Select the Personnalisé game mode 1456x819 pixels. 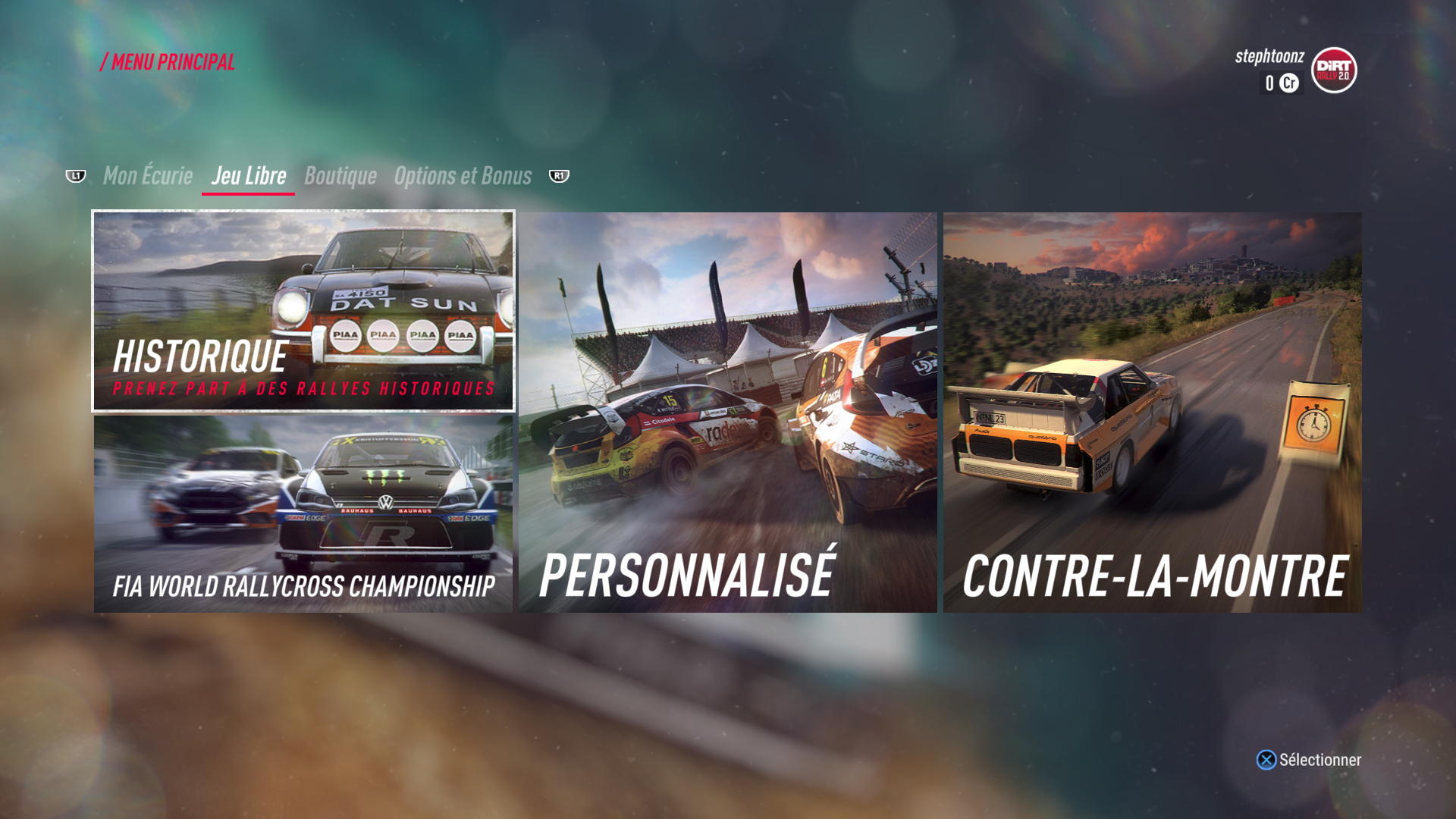728,413
